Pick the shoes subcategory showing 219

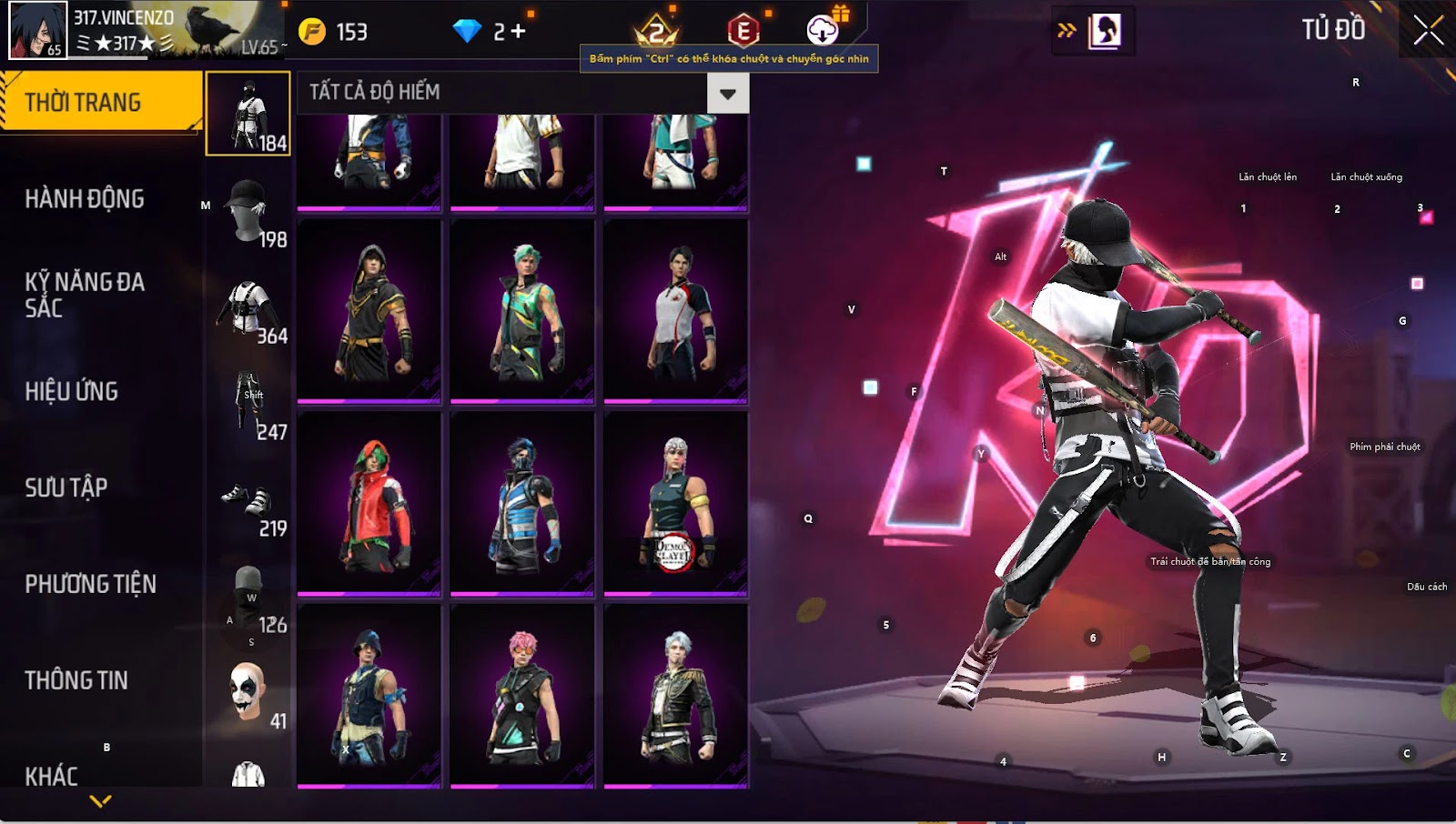coord(248,500)
